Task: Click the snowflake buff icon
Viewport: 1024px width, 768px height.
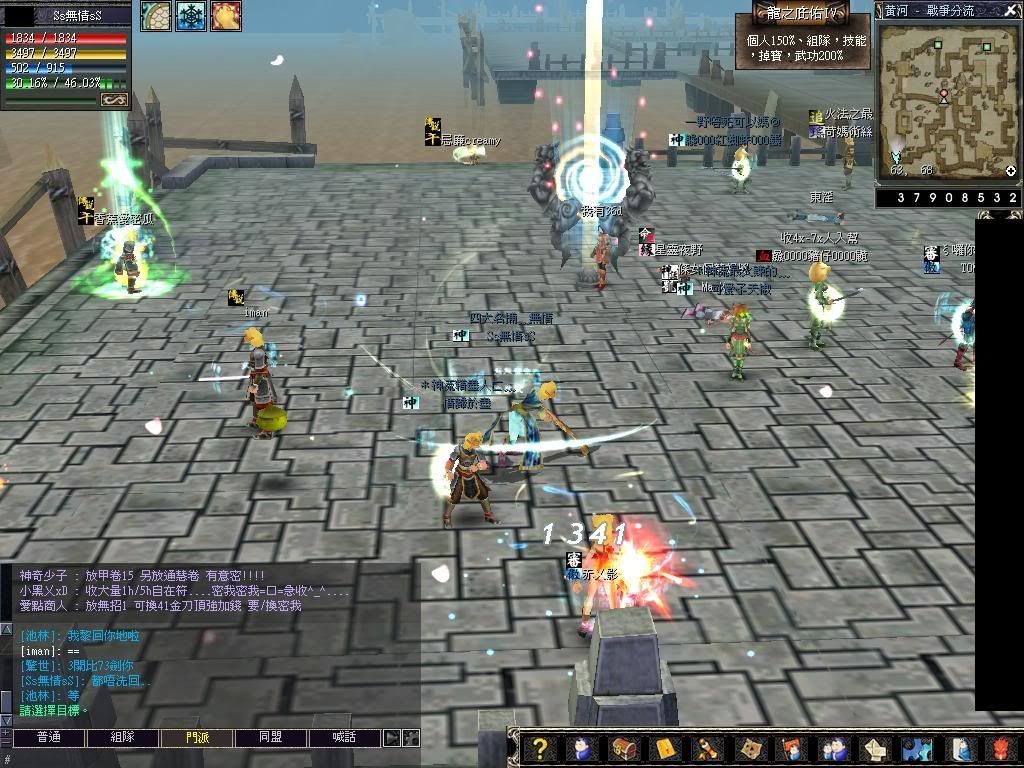Action: tap(190, 16)
